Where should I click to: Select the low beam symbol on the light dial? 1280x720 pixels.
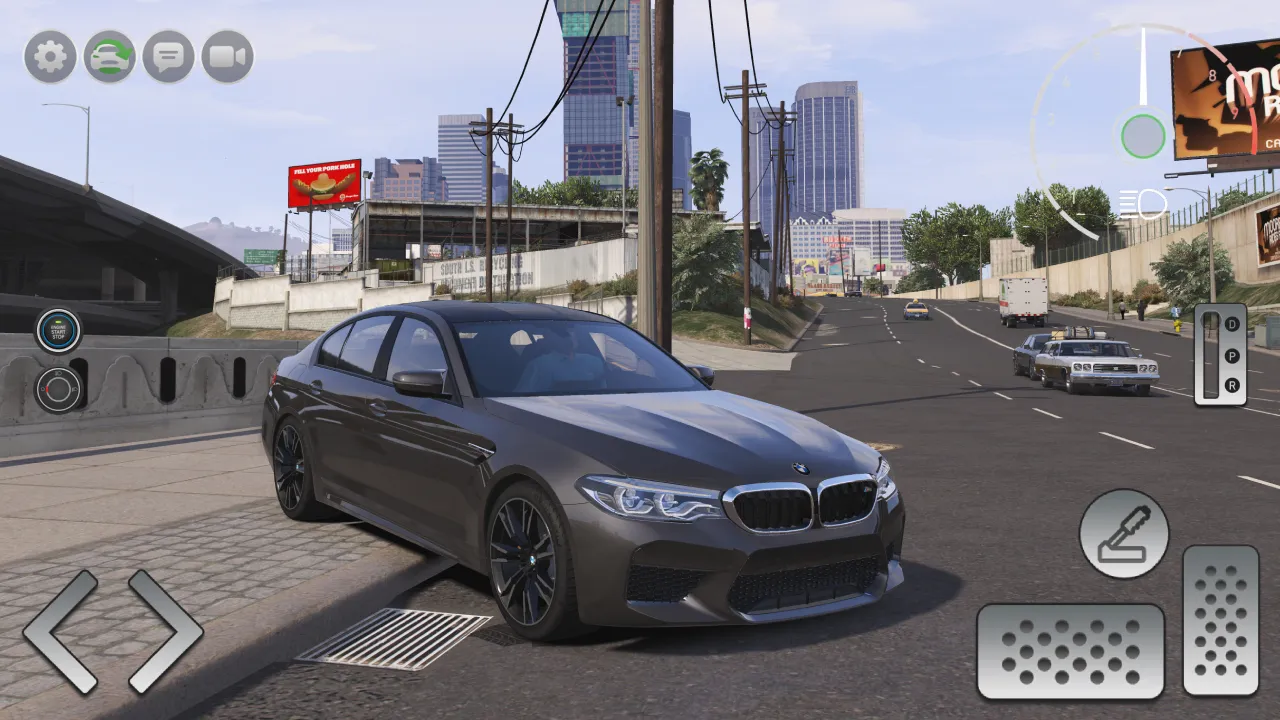75,389
